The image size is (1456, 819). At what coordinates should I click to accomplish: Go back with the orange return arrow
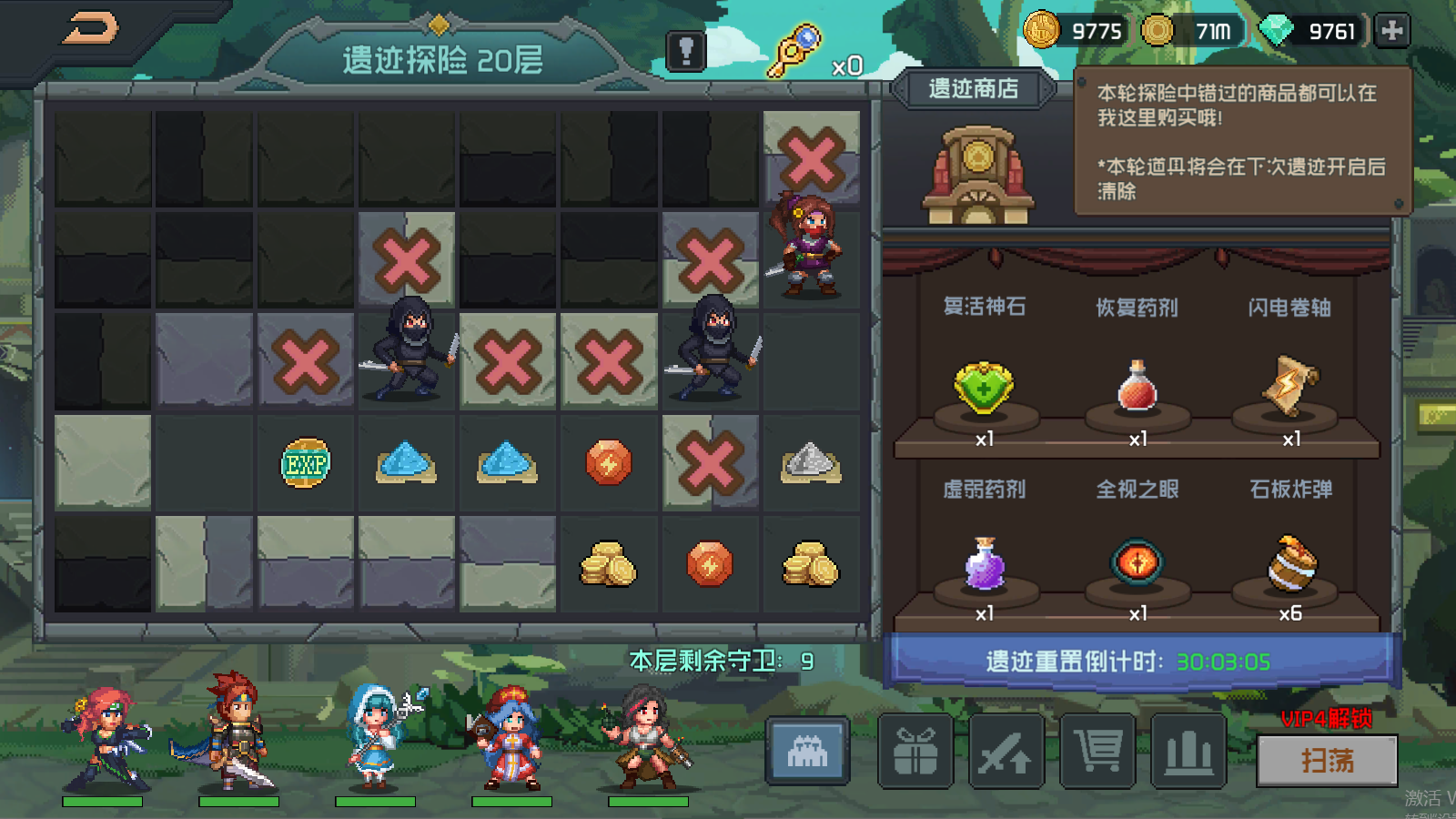tap(90, 28)
